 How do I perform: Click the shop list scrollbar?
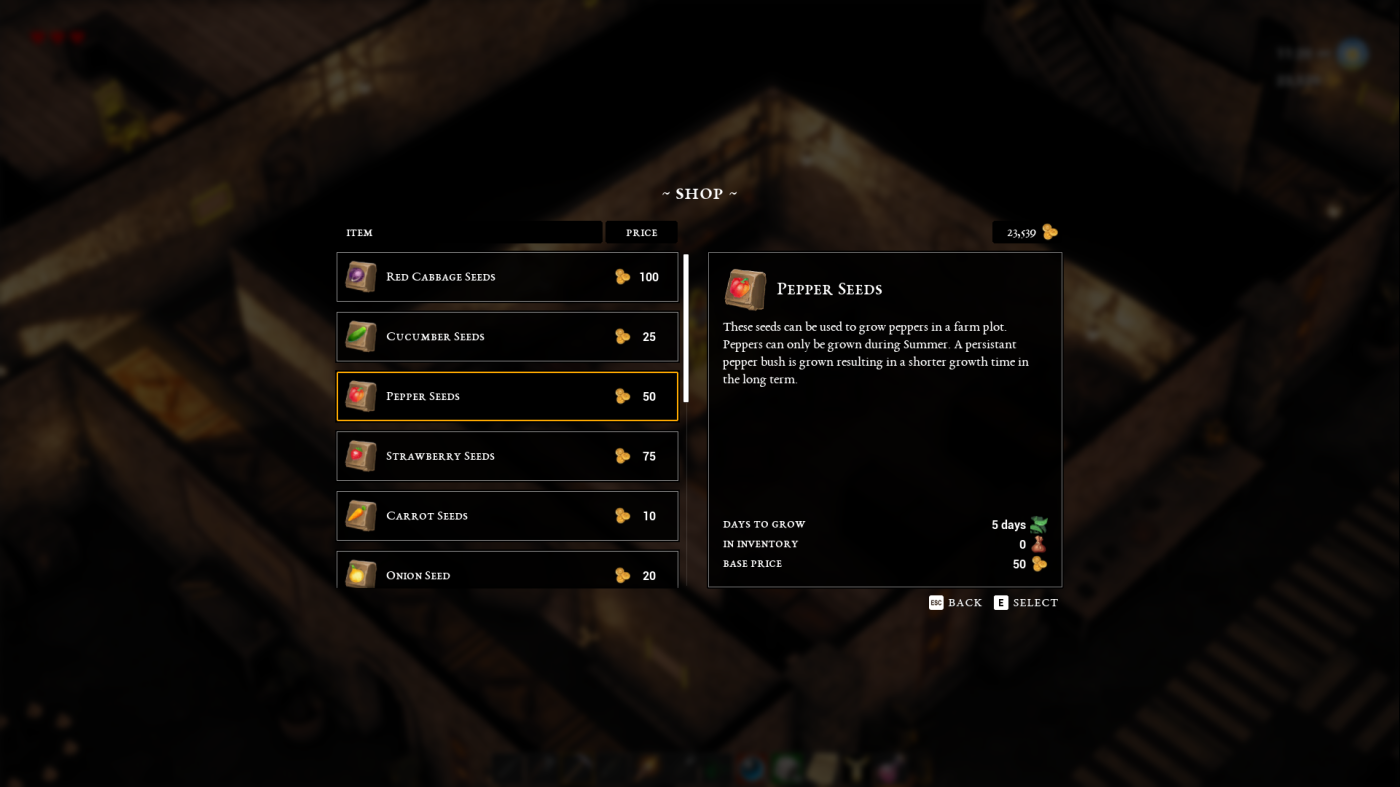click(686, 328)
